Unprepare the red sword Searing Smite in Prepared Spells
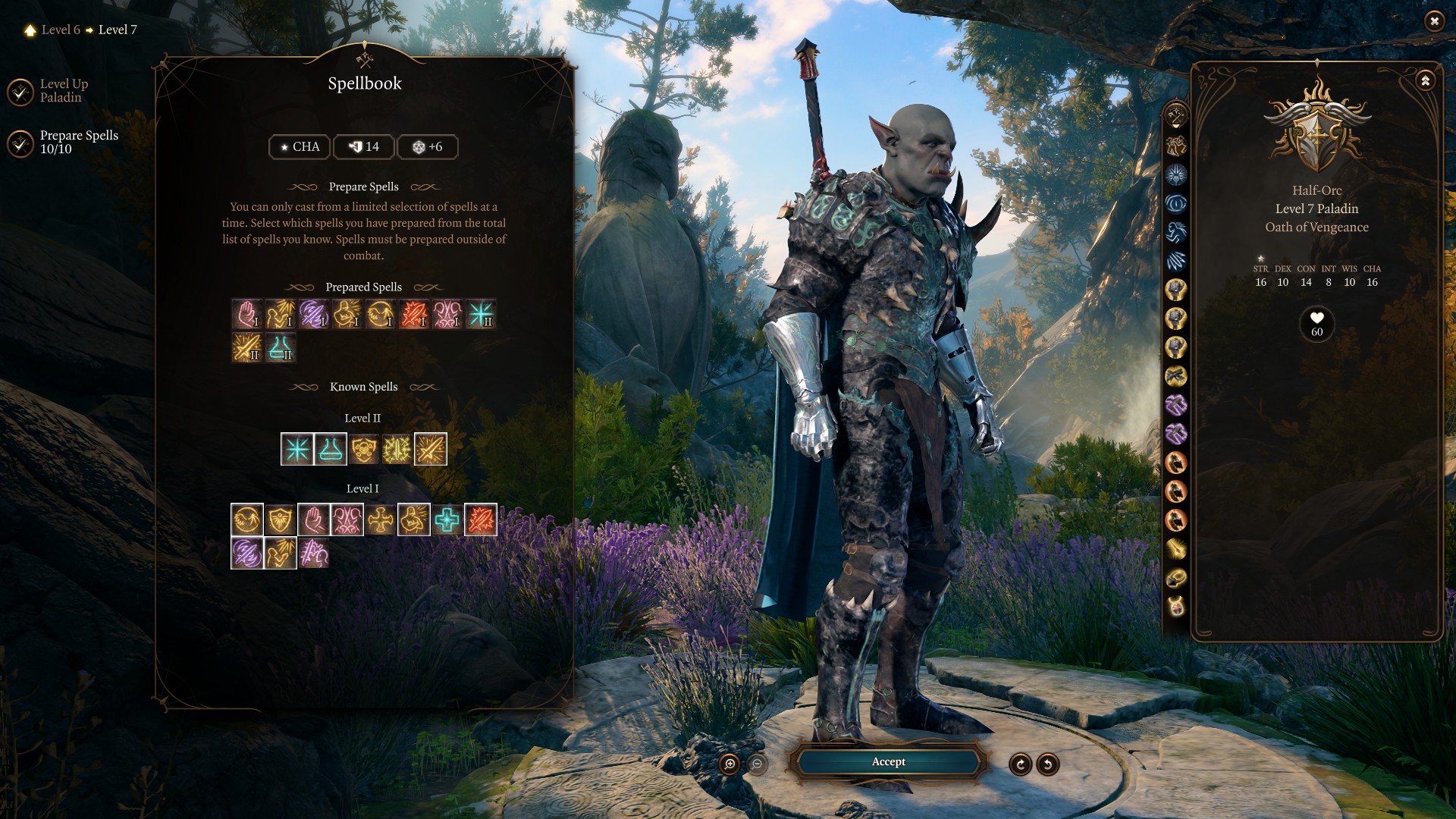 pyautogui.click(x=414, y=314)
